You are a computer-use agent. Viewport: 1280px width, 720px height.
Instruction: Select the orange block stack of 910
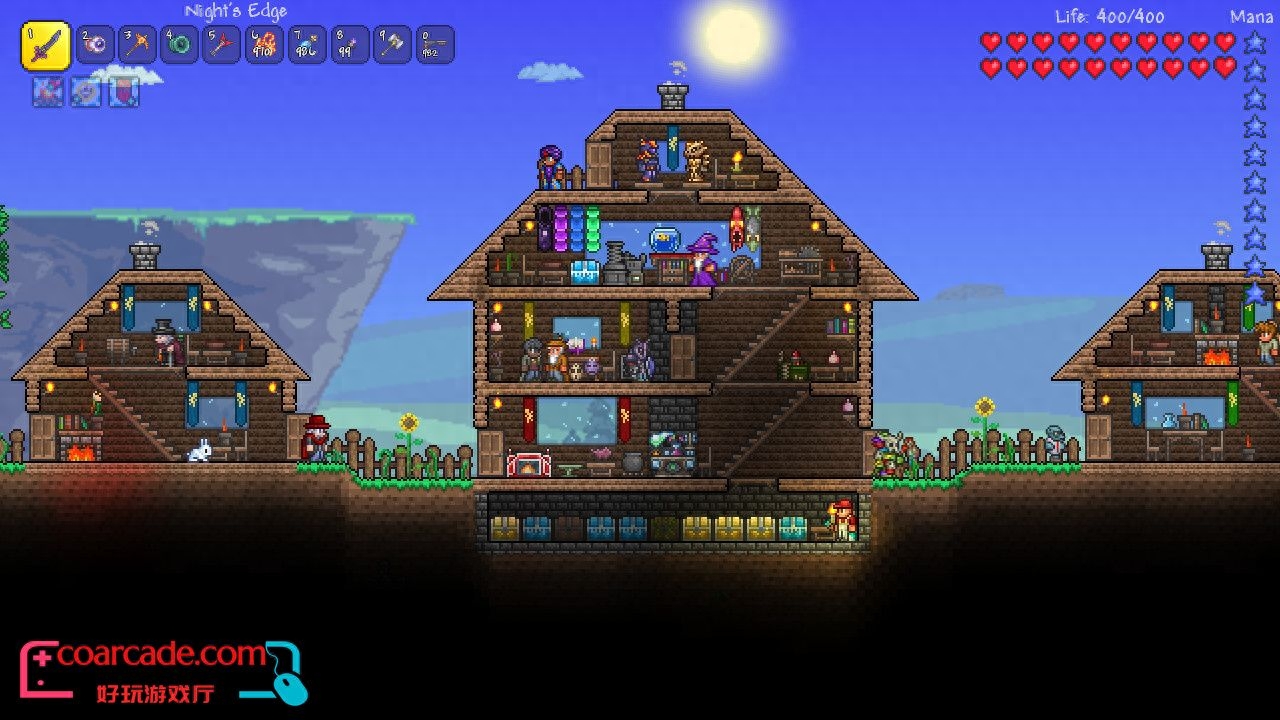coord(264,45)
